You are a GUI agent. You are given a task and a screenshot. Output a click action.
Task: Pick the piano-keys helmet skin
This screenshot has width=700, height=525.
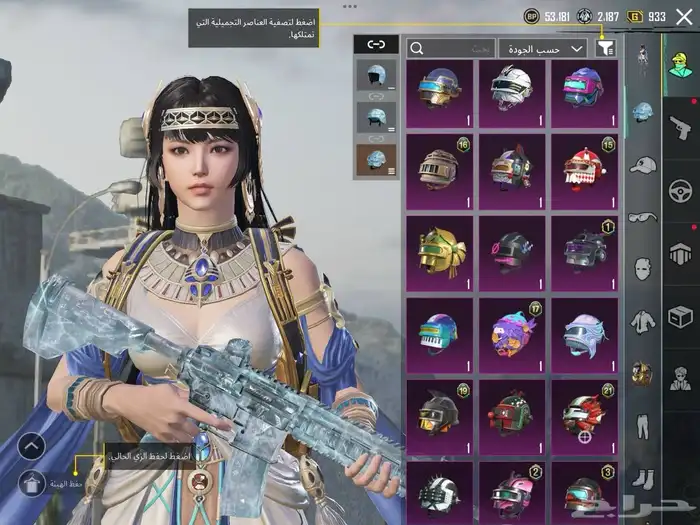tap(440, 330)
